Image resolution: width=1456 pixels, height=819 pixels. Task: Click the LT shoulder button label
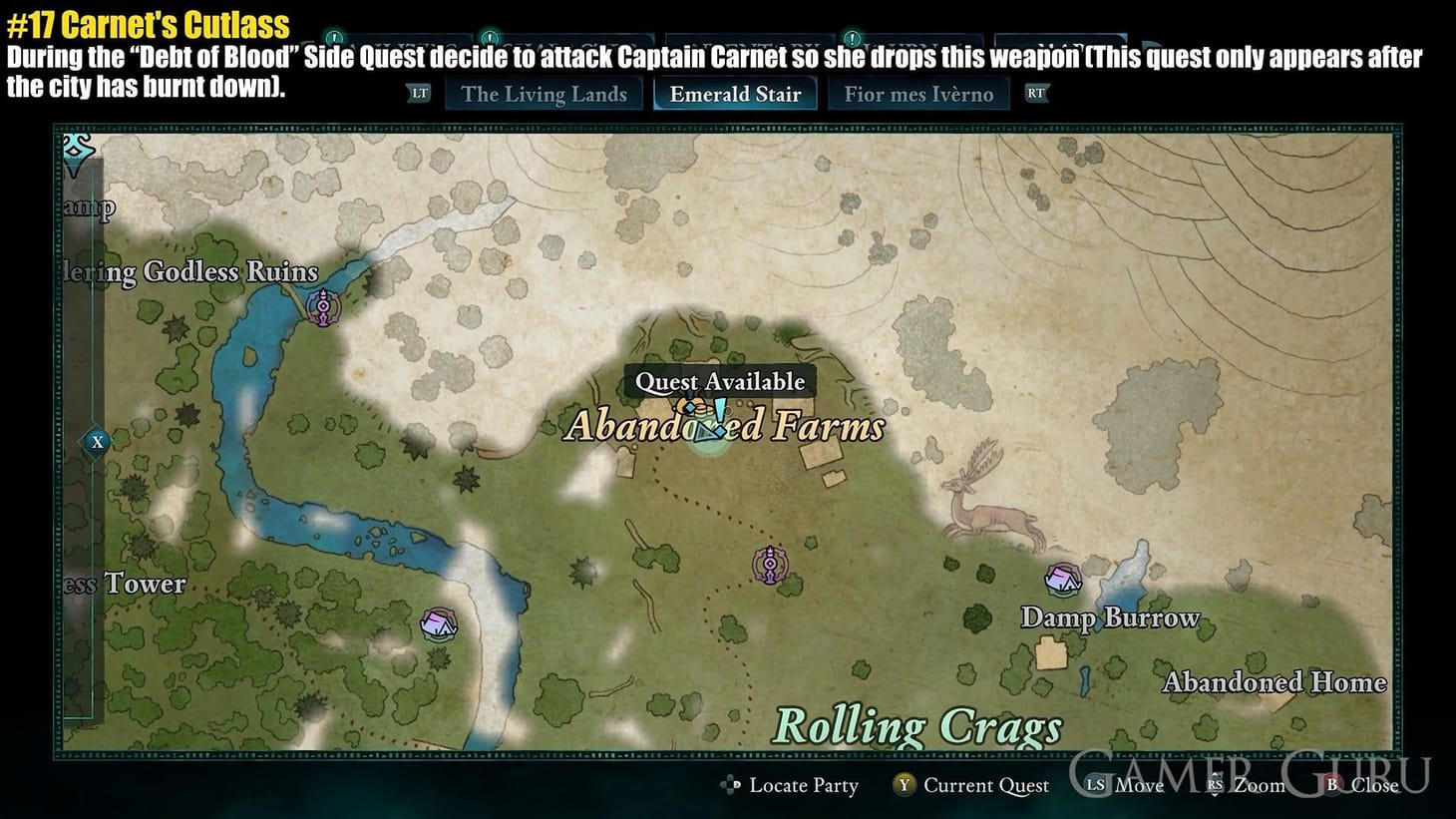[x=419, y=93]
